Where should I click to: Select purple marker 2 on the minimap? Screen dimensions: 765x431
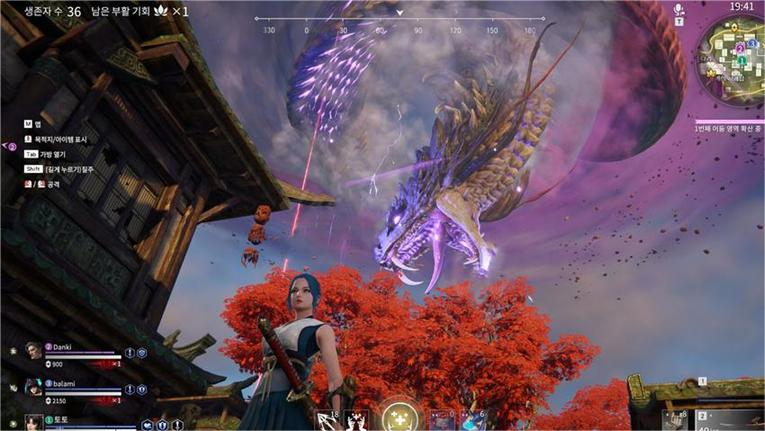pos(739,47)
